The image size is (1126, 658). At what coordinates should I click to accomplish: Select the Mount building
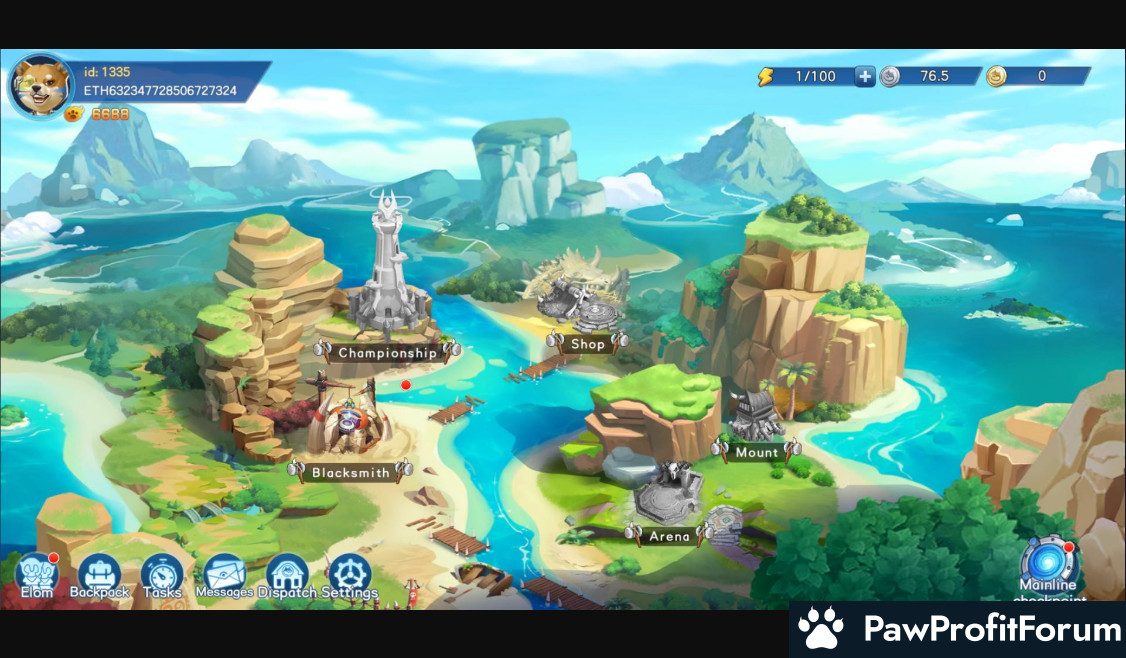coord(757,422)
